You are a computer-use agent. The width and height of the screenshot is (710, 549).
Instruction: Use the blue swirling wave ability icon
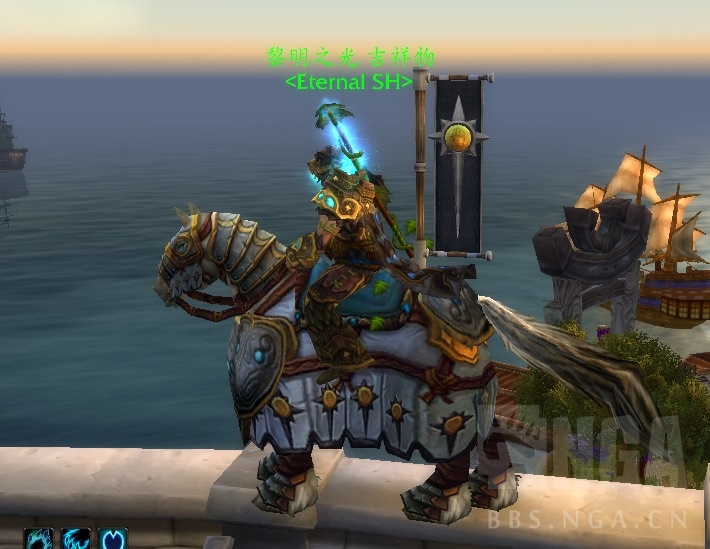[x=76, y=540]
